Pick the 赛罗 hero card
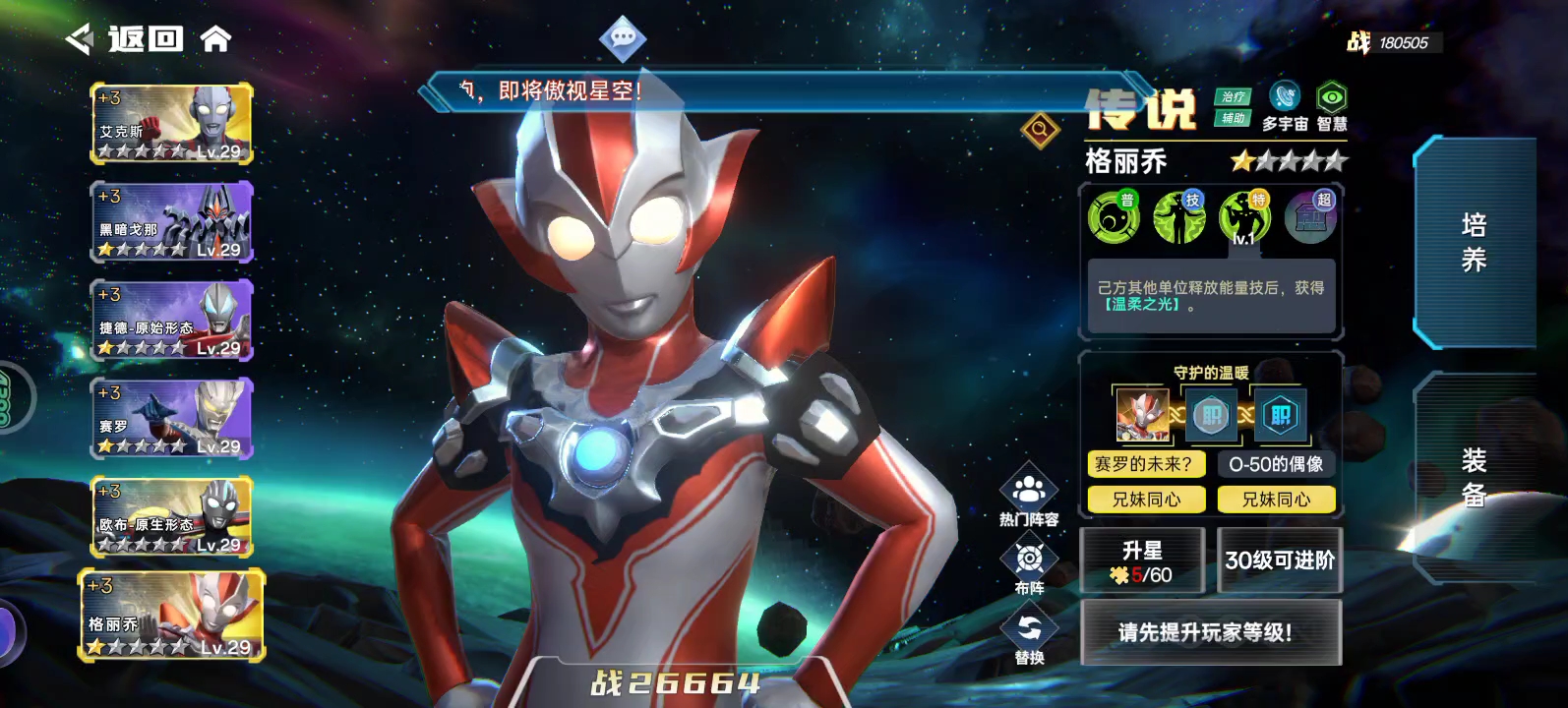1568x708 pixels. point(172,419)
